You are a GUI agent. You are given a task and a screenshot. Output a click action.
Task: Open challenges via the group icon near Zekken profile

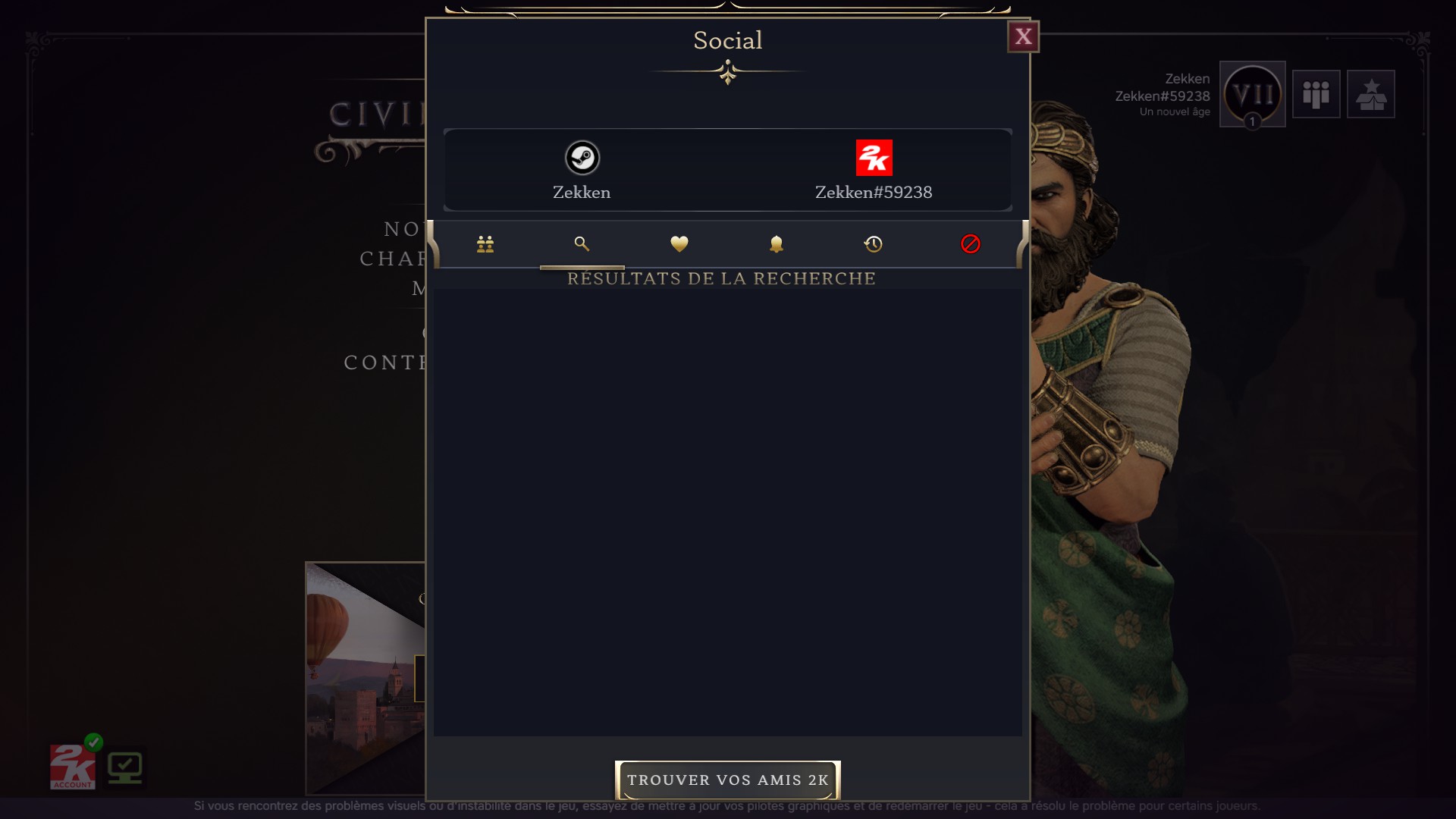[1316, 94]
